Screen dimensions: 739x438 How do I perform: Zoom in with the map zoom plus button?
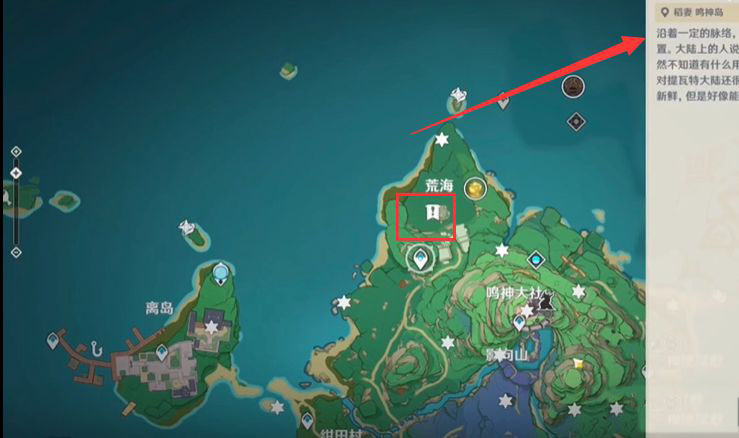(x=16, y=152)
